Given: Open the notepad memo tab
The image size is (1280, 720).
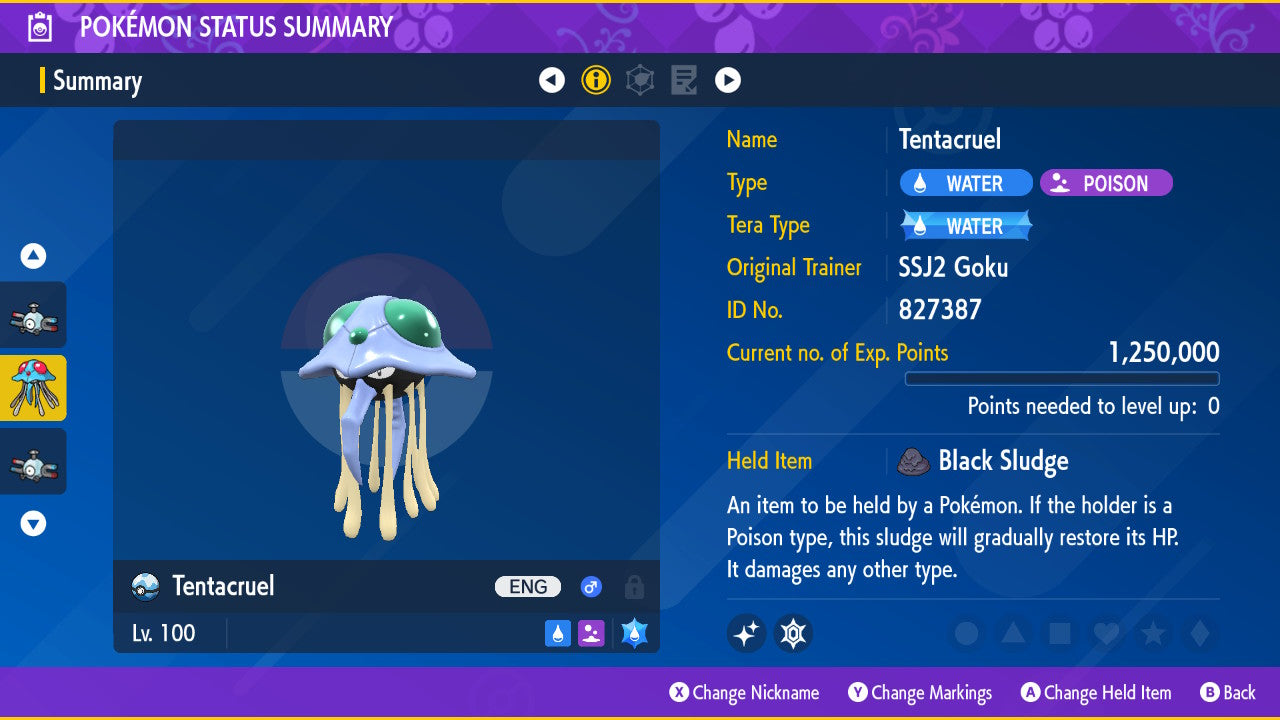Looking at the screenshot, I should 684,80.
